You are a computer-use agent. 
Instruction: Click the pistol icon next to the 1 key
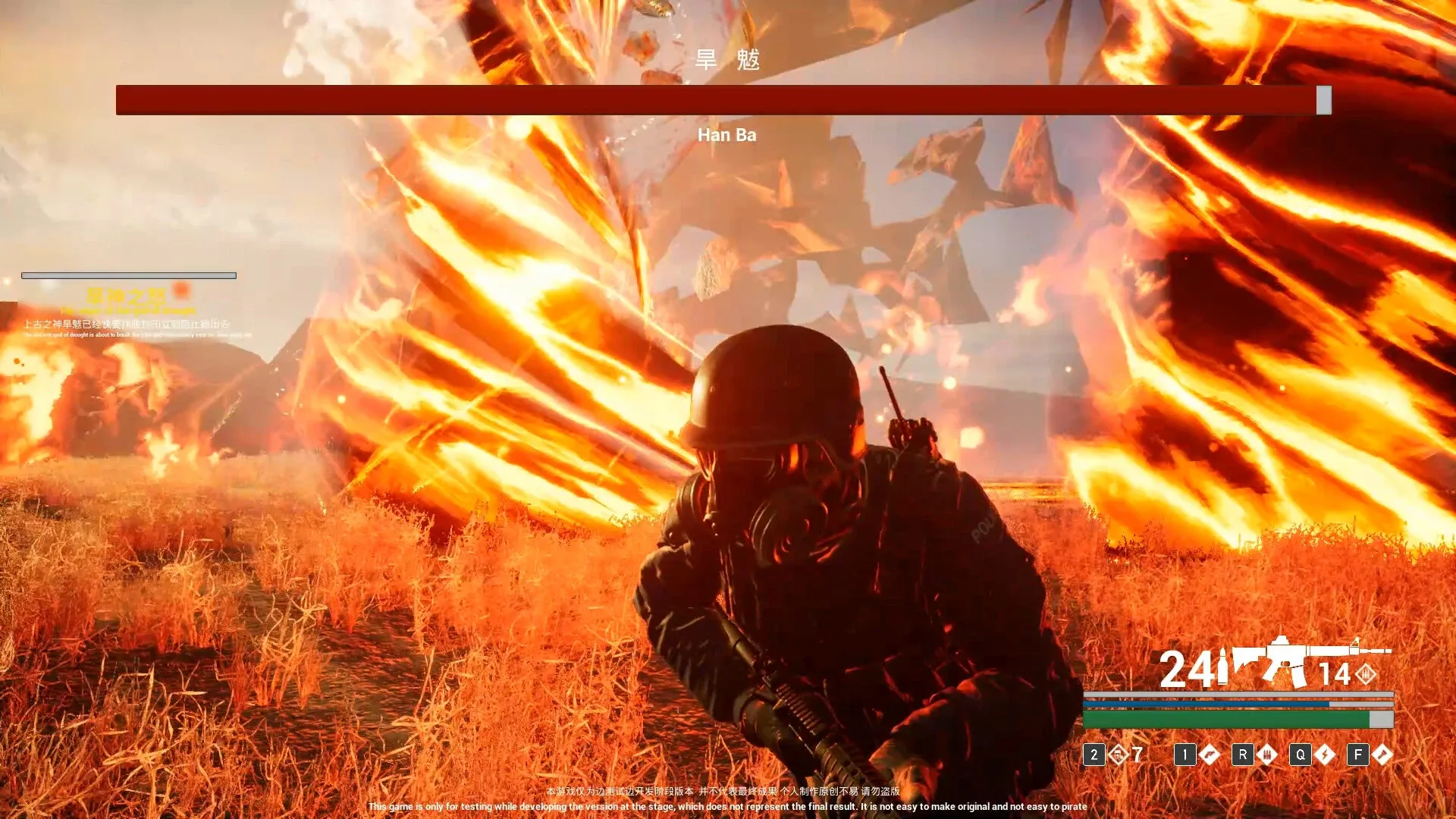click(1208, 755)
